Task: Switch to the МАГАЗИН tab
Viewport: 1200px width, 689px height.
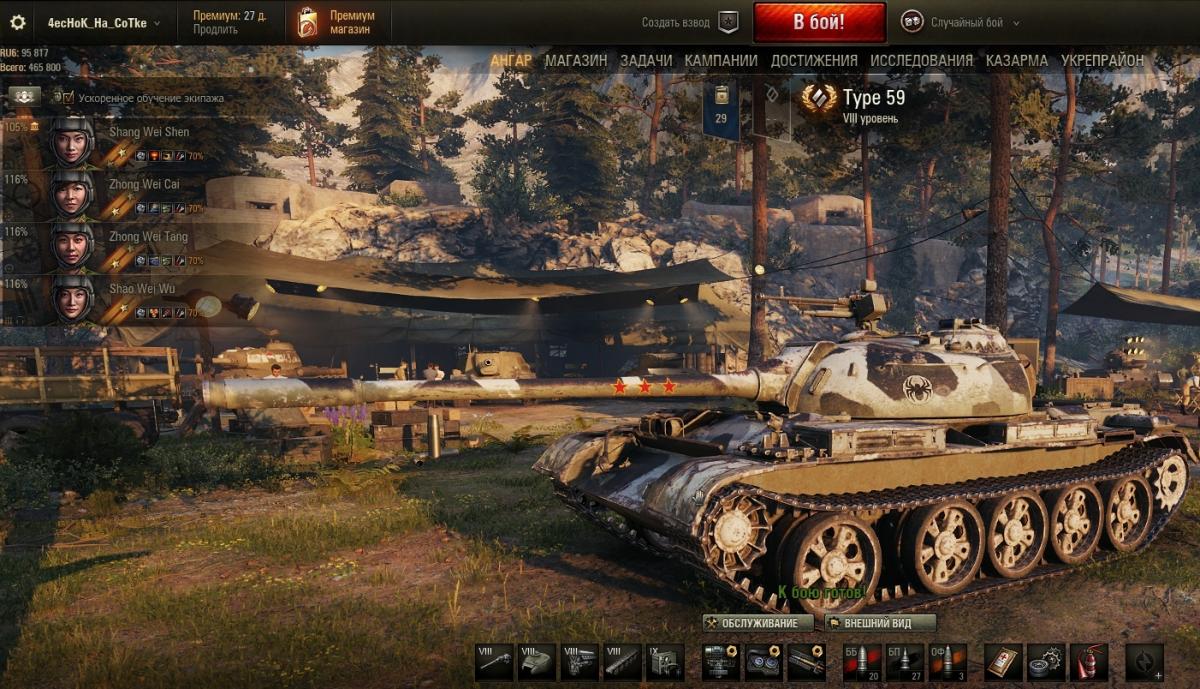Action: click(576, 60)
